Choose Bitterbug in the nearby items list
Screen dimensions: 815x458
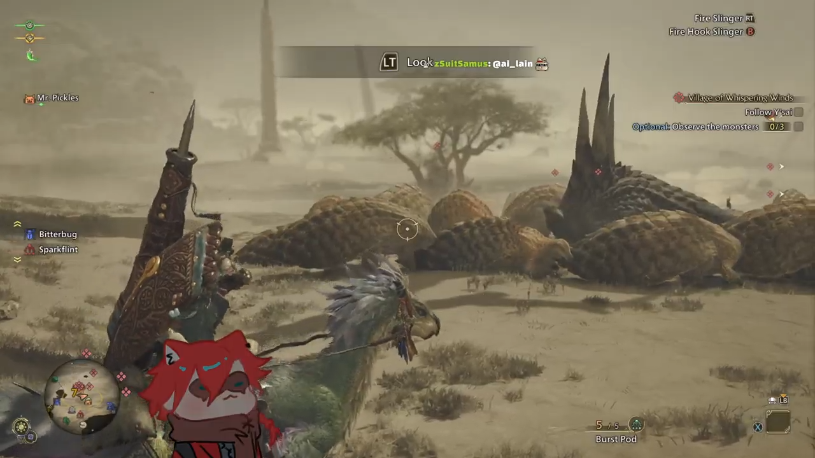pos(57,234)
